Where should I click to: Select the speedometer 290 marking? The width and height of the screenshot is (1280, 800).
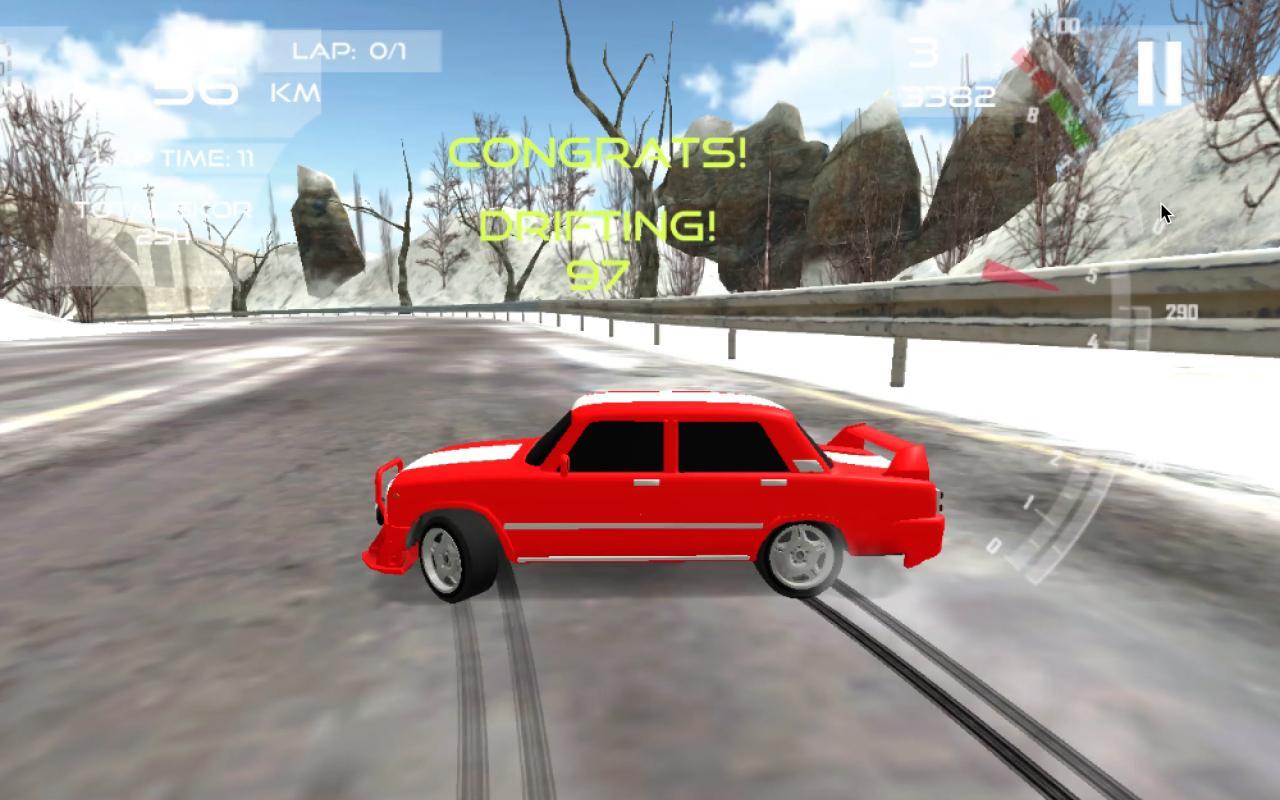(1184, 309)
